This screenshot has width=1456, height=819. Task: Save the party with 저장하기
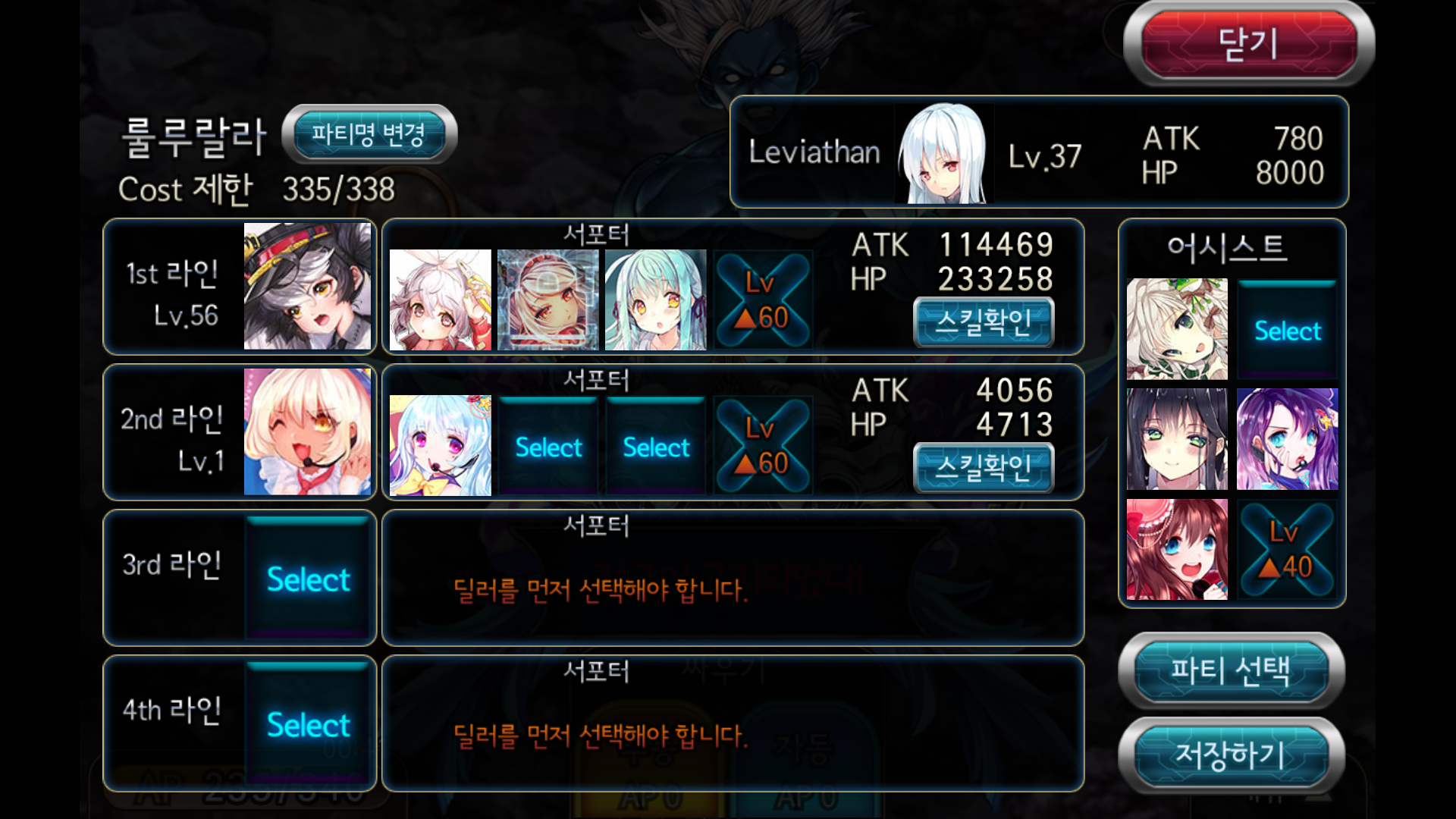[x=1230, y=755]
